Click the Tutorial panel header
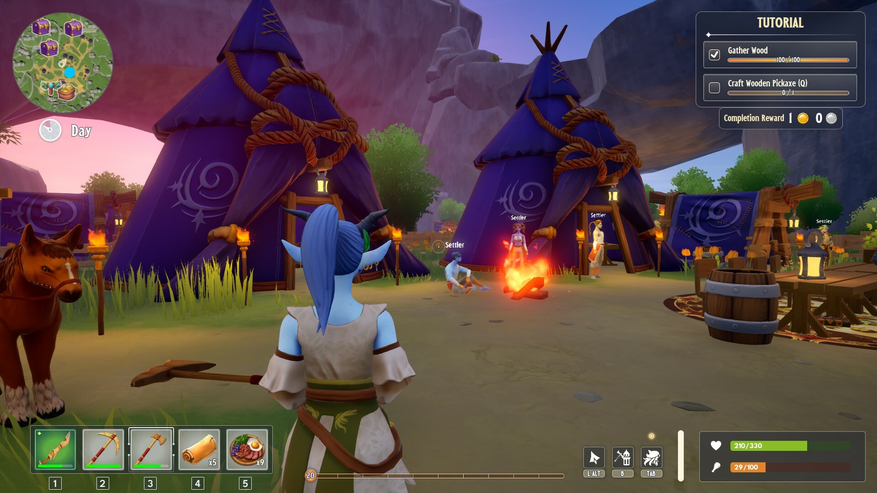The height and width of the screenshot is (493, 877). 780,23
